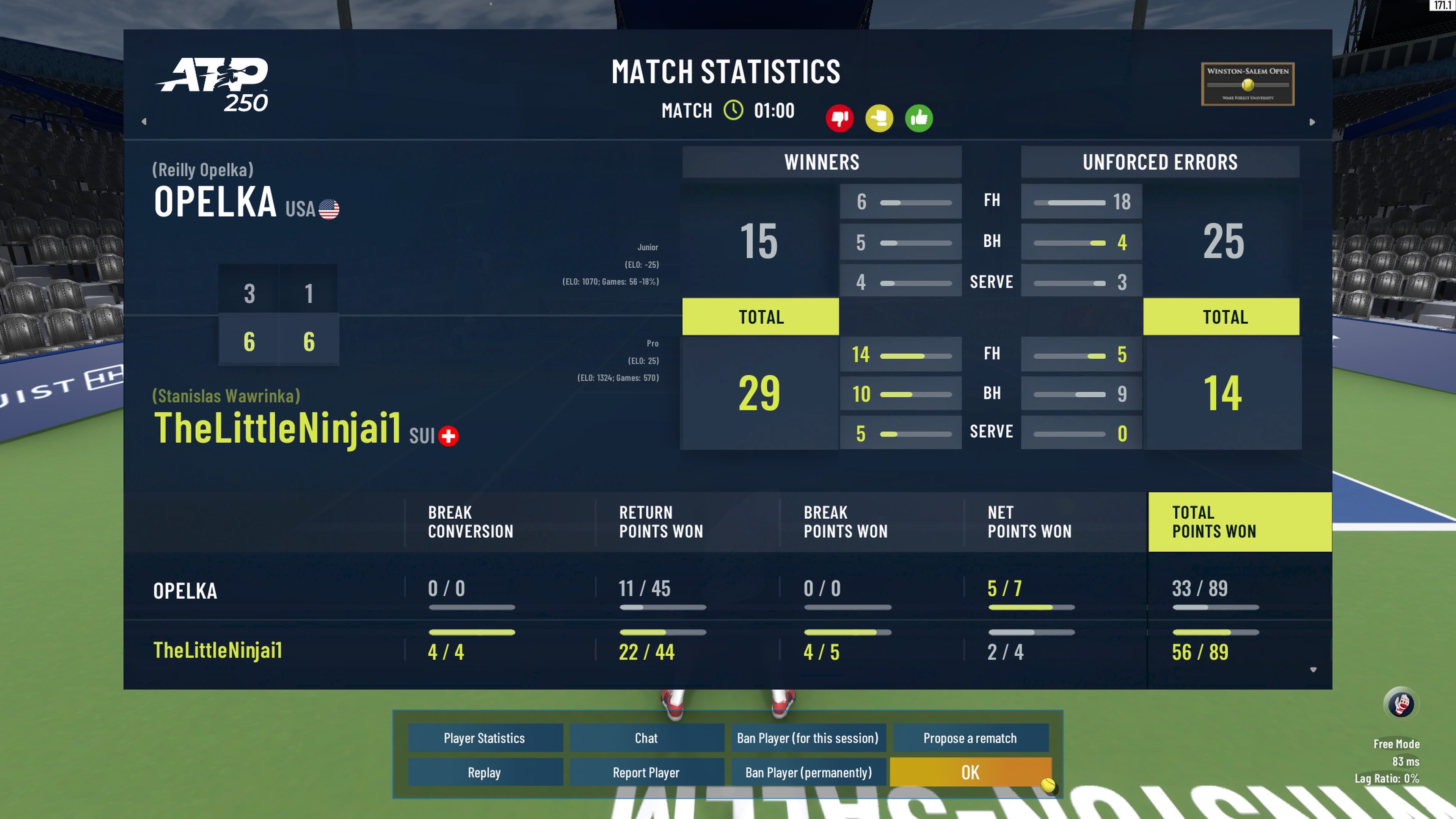
Task: Give red thumbs-down rating
Action: coord(839,118)
